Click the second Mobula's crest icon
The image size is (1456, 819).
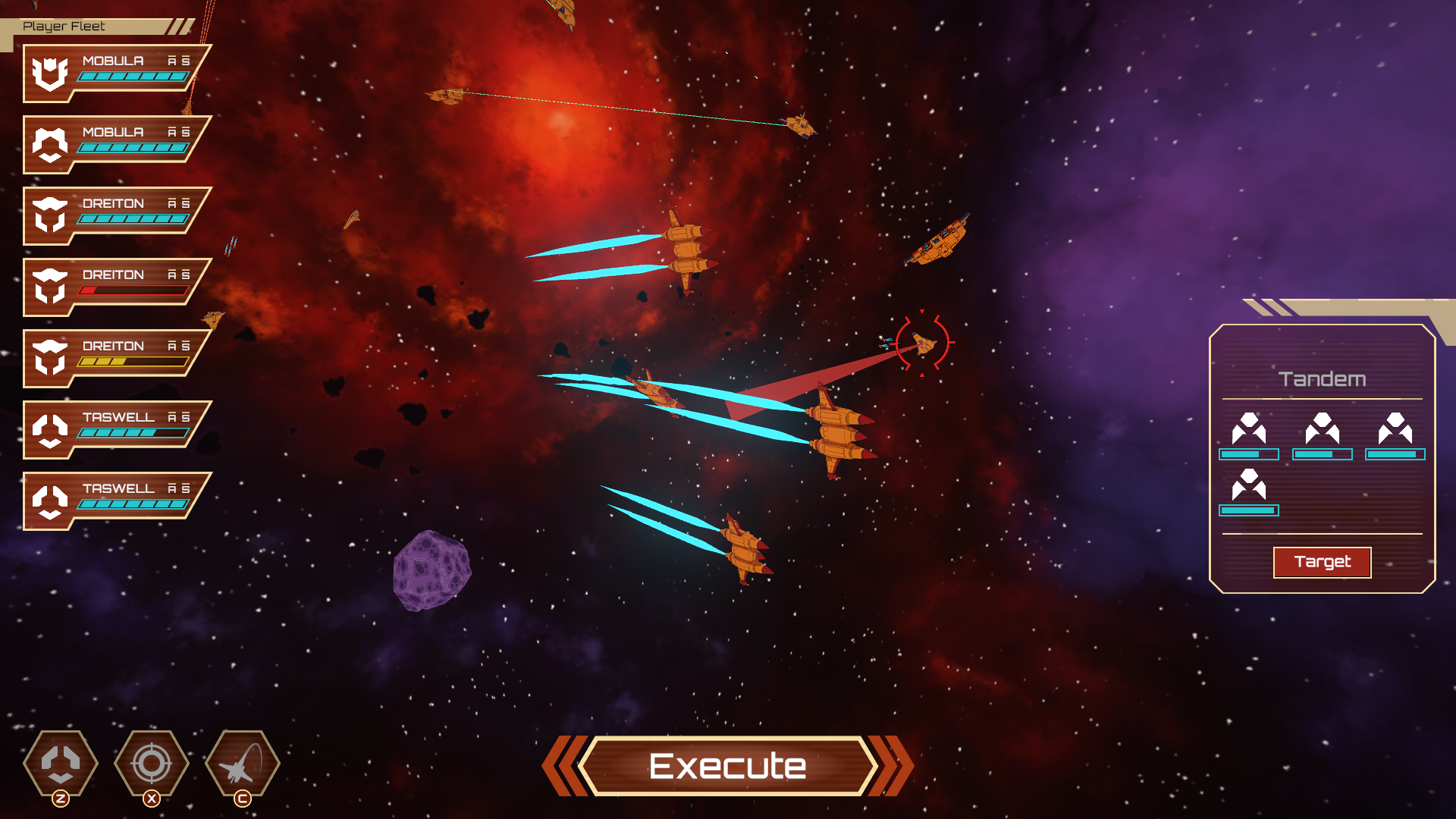click(x=52, y=145)
